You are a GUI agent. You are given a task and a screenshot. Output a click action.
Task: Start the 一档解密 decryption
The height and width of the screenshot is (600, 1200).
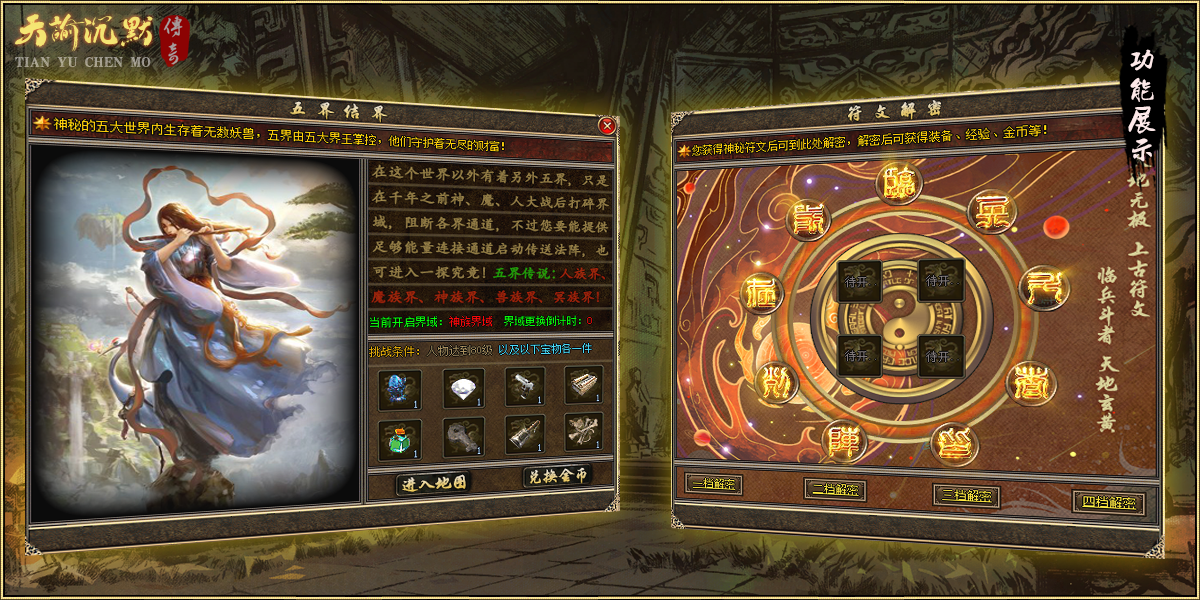[714, 484]
